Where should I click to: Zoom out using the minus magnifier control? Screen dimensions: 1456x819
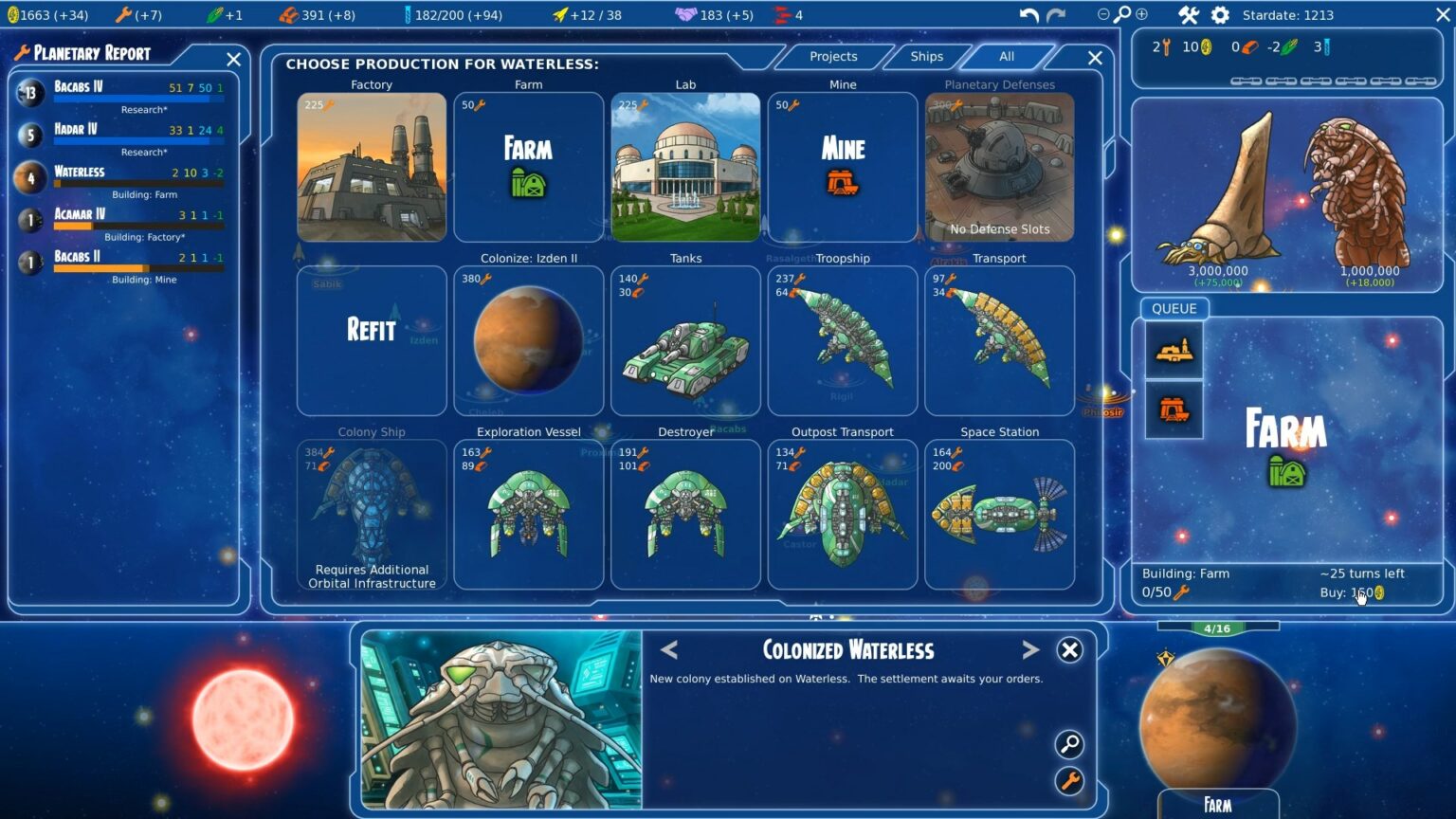point(1101,15)
